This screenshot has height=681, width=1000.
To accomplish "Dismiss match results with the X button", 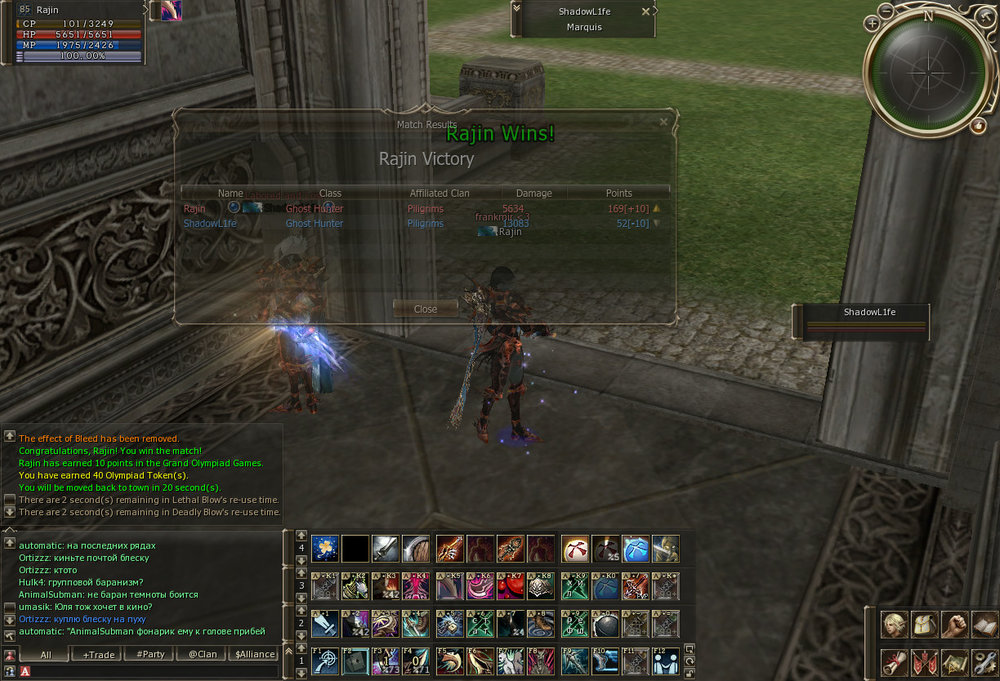I will tap(663, 122).
